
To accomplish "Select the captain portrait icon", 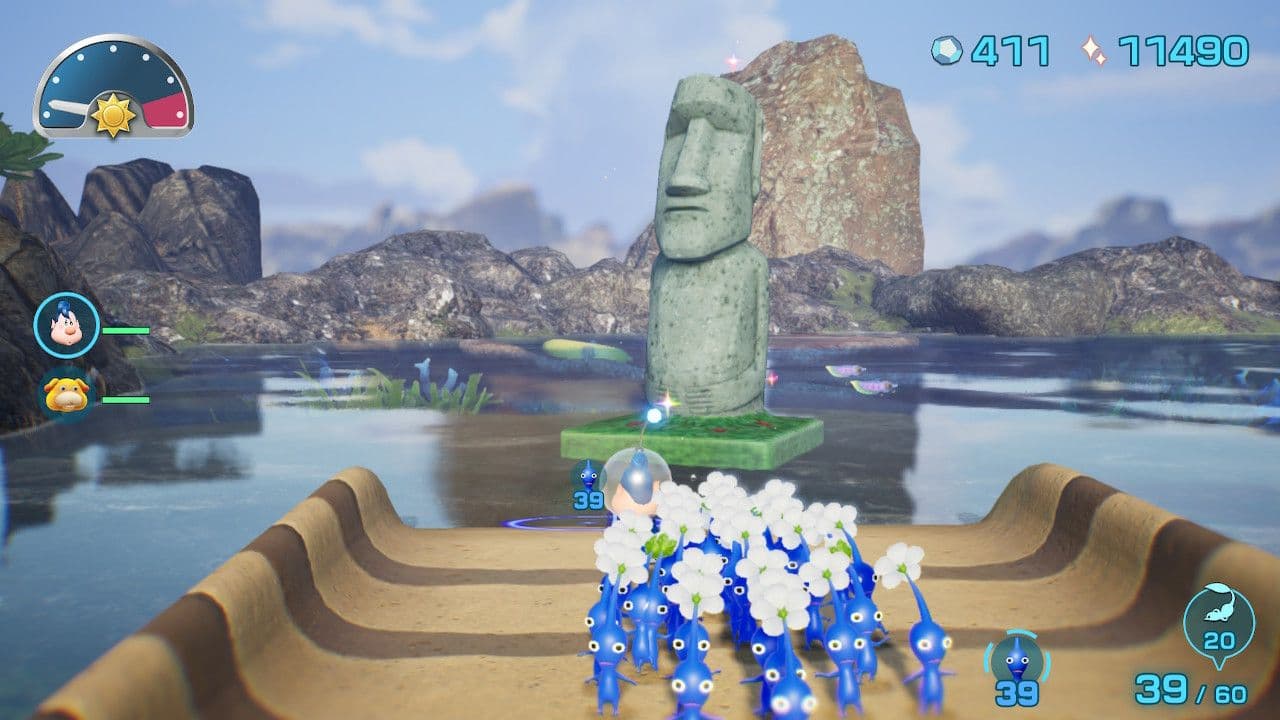I will tap(66, 325).
